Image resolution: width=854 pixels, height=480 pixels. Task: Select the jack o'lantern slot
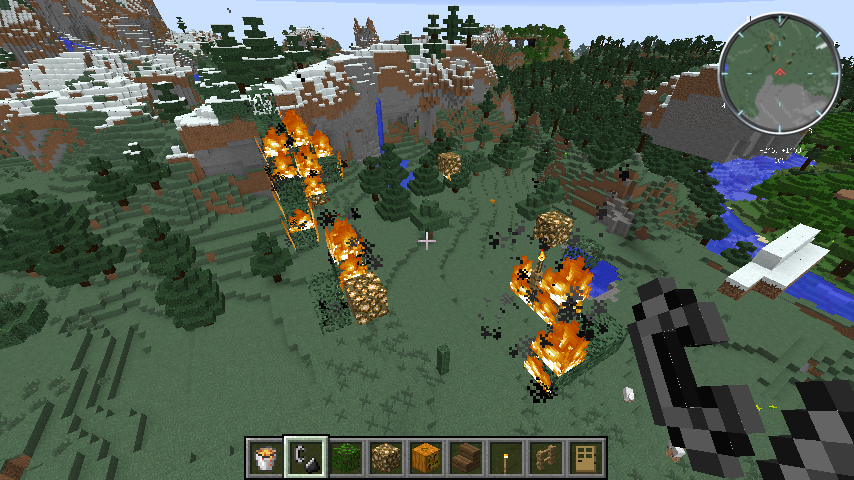point(425,458)
